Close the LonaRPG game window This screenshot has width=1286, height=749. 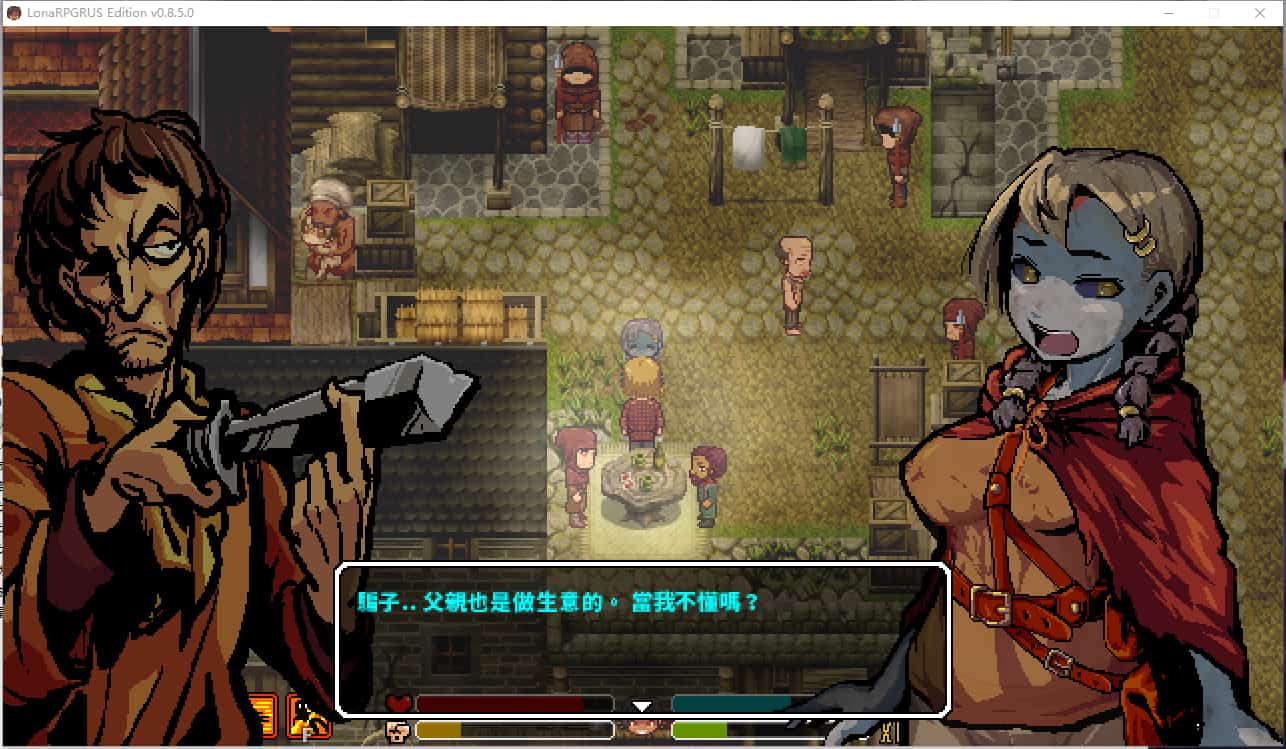click(1260, 13)
